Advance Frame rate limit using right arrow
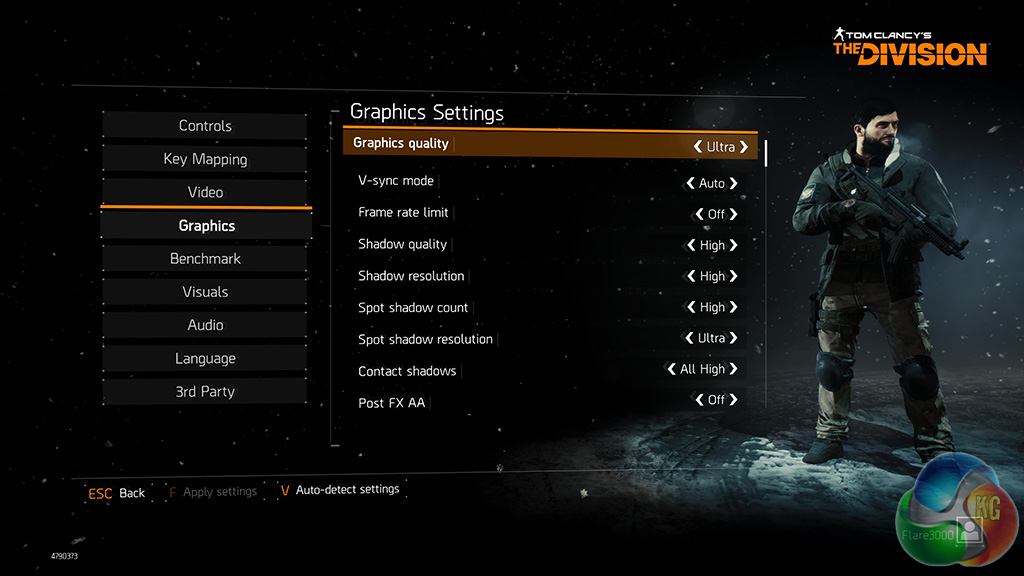Screen dimensions: 1024x576 click(734, 214)
